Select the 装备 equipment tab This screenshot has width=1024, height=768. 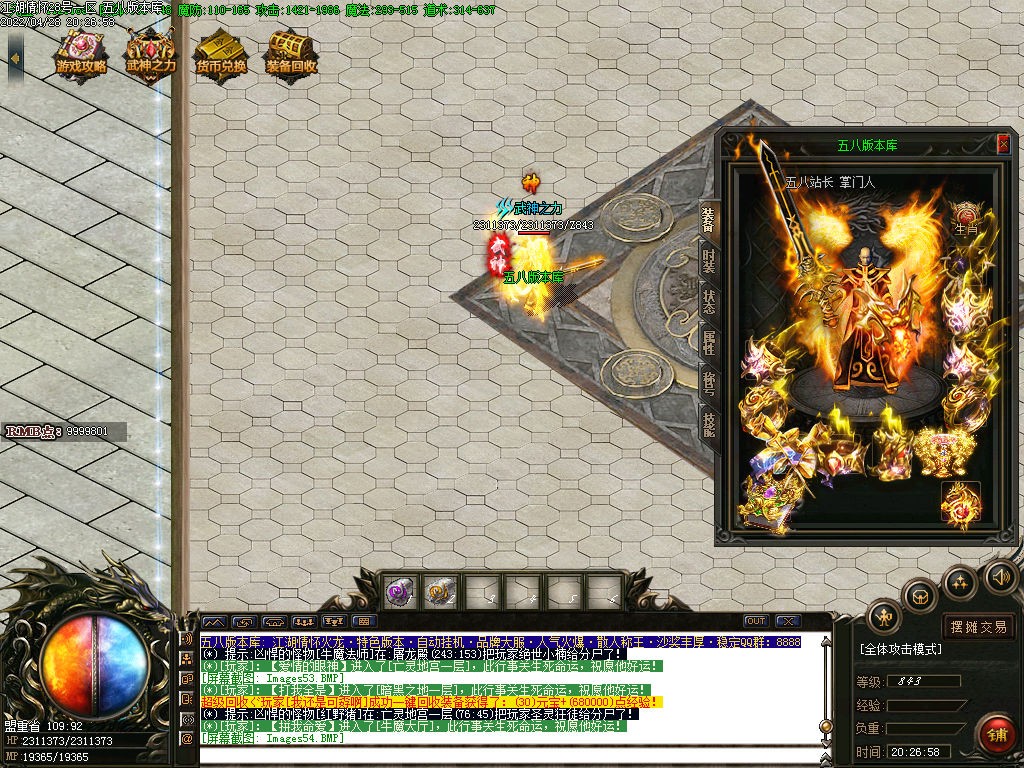(708, 219)
